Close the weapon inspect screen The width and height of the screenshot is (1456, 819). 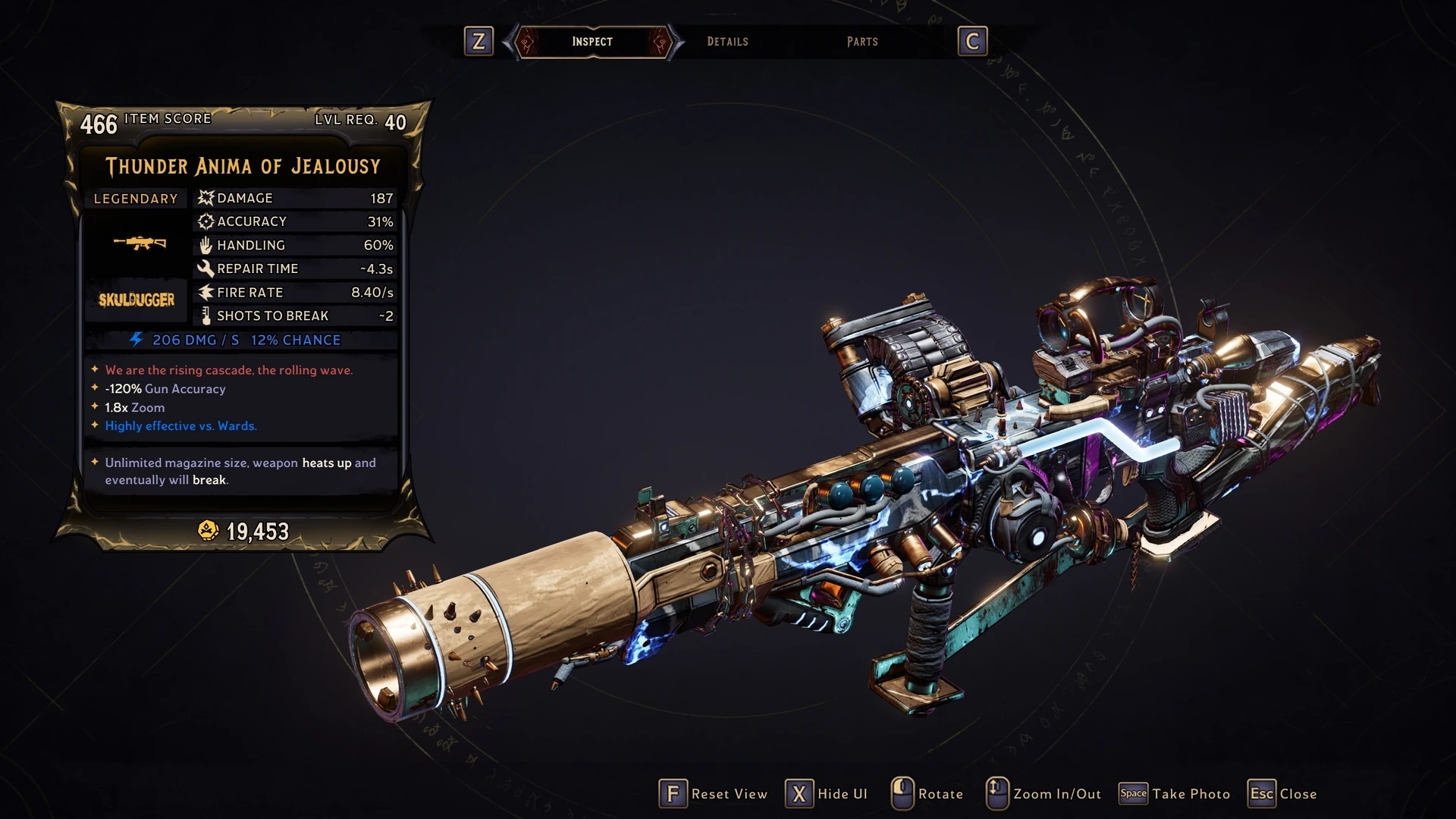pyautogui.click(x=1282, y=794)
